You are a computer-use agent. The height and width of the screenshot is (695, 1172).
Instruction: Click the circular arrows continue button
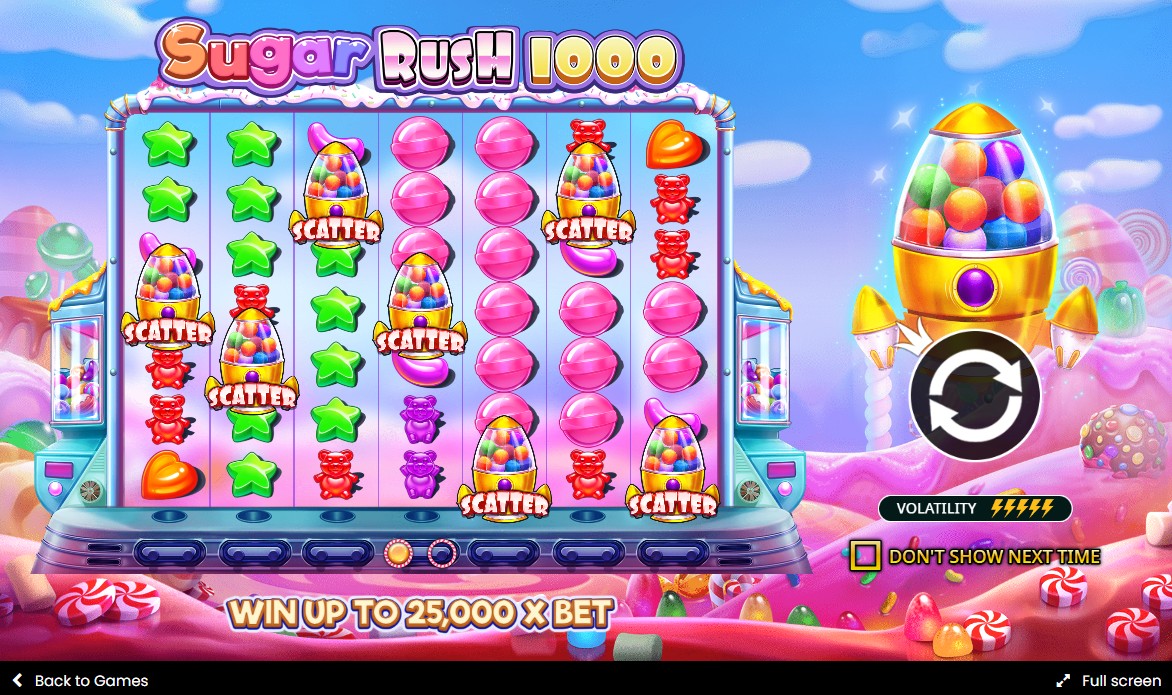pos(974,395)
